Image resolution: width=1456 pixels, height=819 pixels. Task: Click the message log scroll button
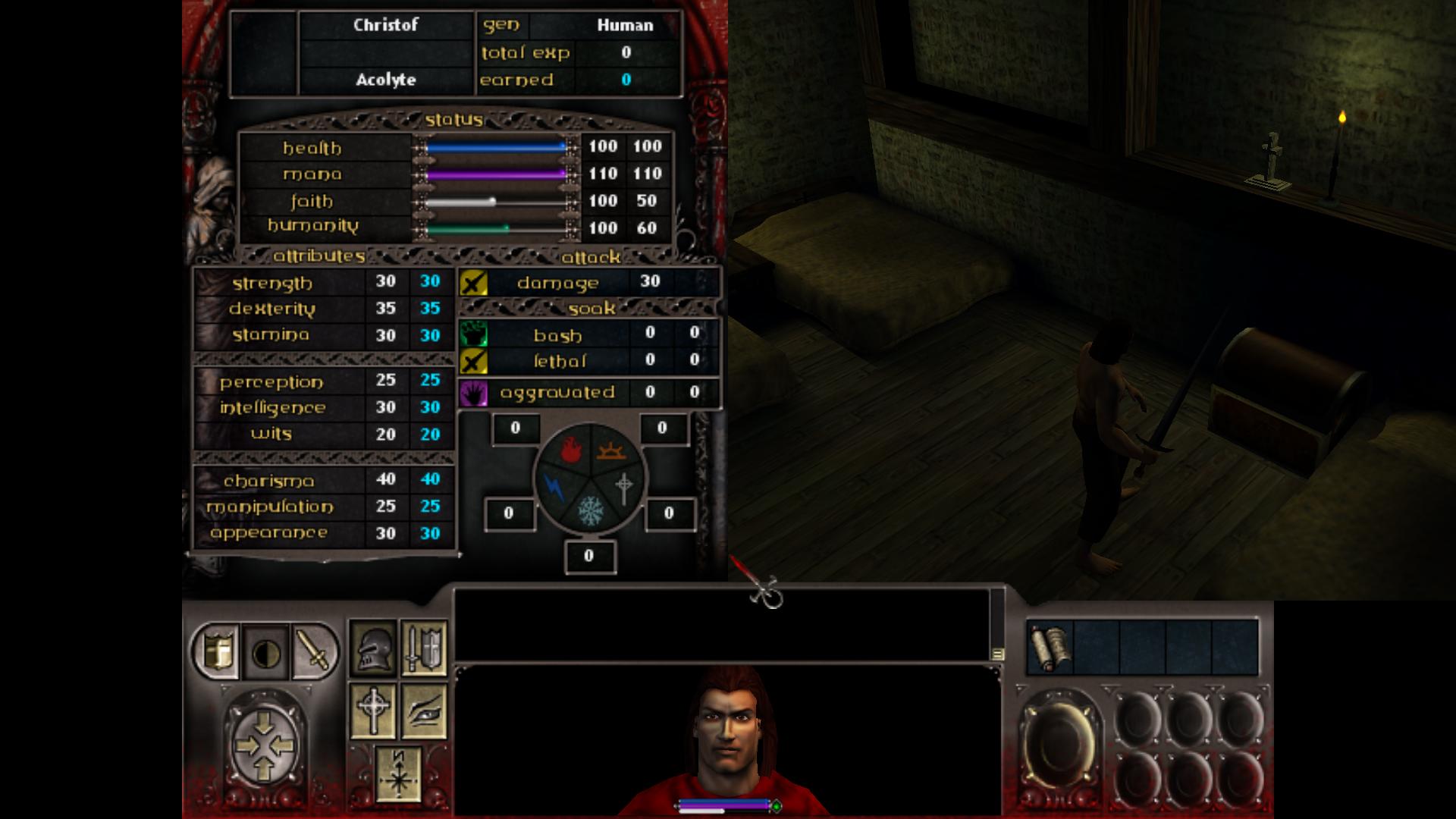coord(997,654)
